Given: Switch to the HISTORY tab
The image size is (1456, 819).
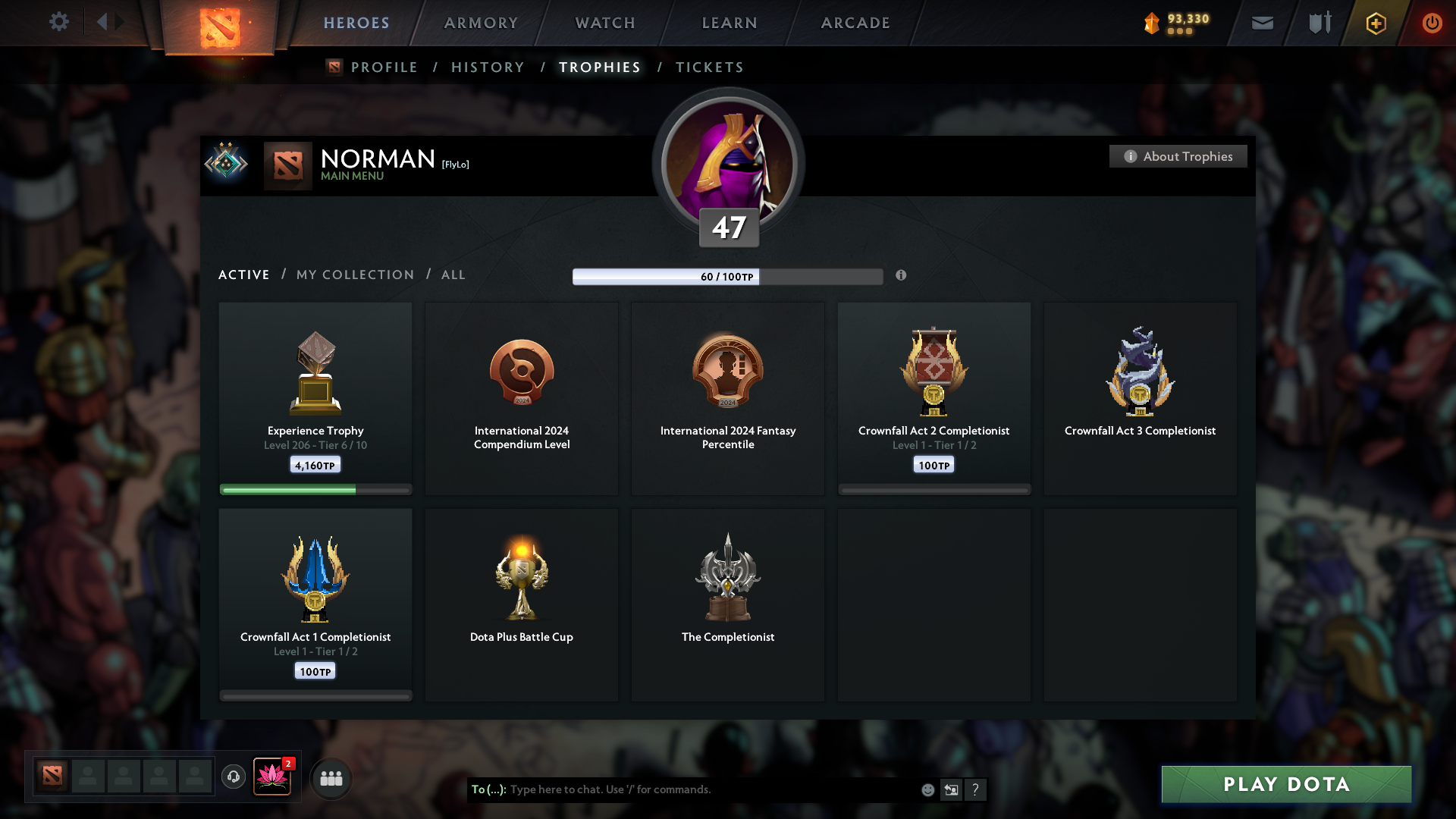Looking at the screenshot, I should (488, 67).
